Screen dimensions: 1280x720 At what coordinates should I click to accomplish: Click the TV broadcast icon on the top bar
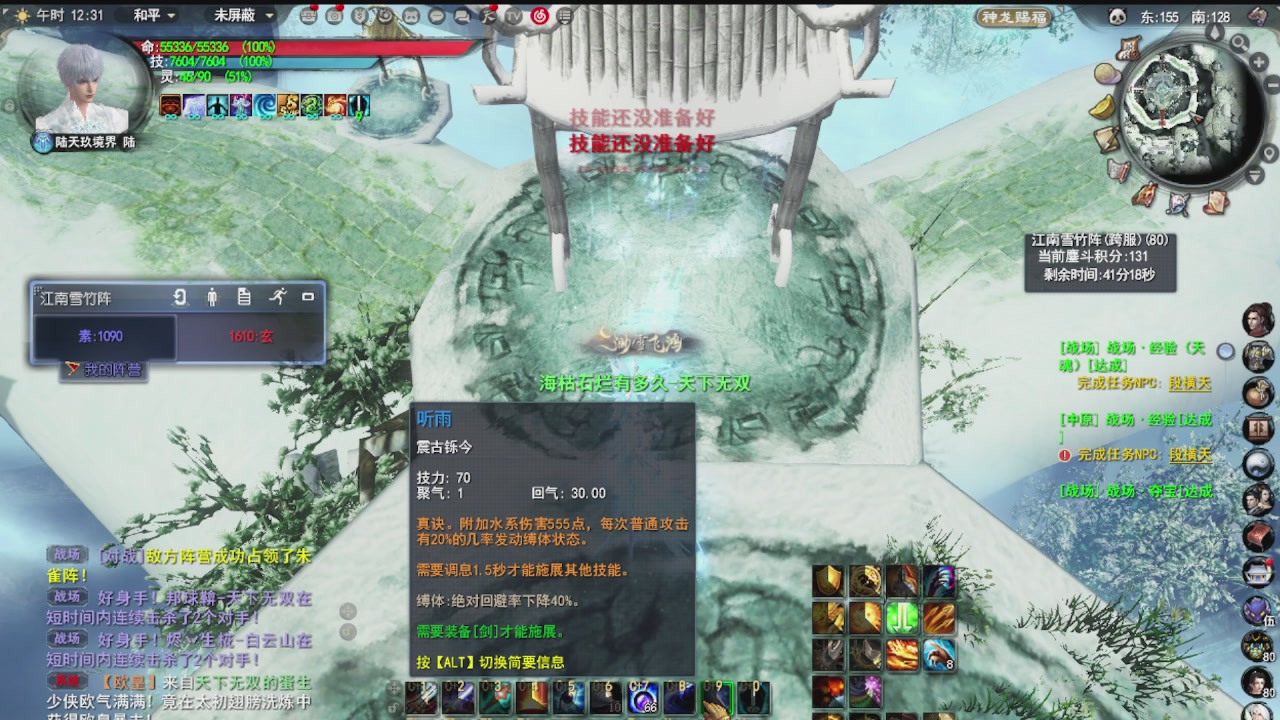click(x=515, y=15)
